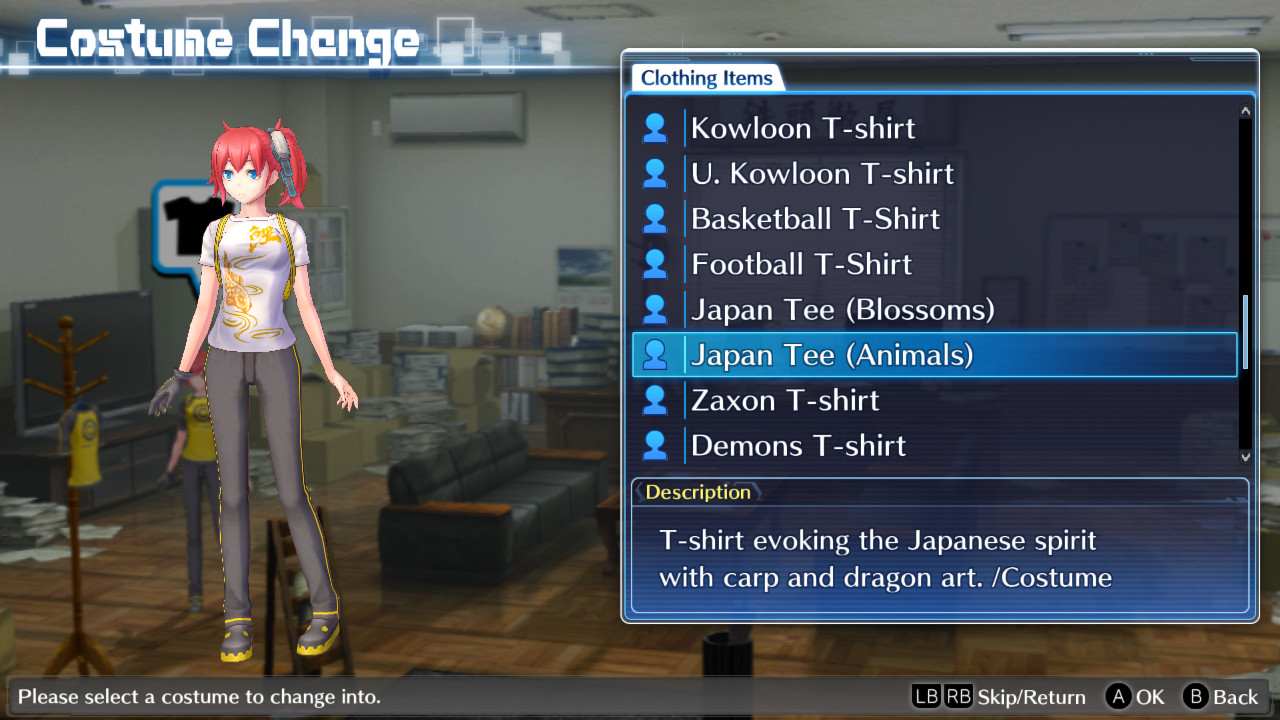1280x720 pixels.
Task: Click the avatar icon beside Demons T-shirt
Action: coord(656,444)
